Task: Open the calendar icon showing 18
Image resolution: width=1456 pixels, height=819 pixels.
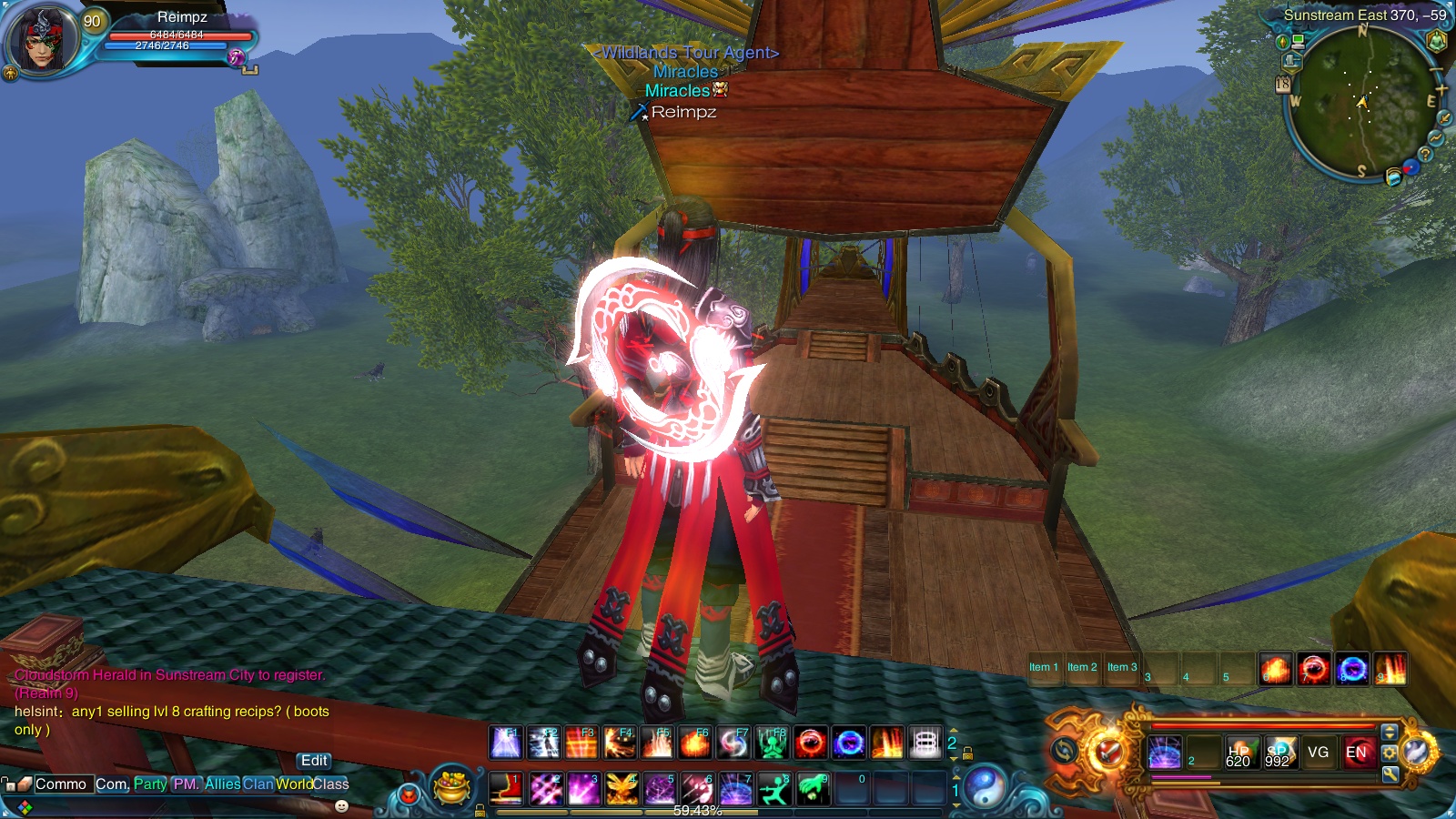Action: click(x=1283, y=85)
